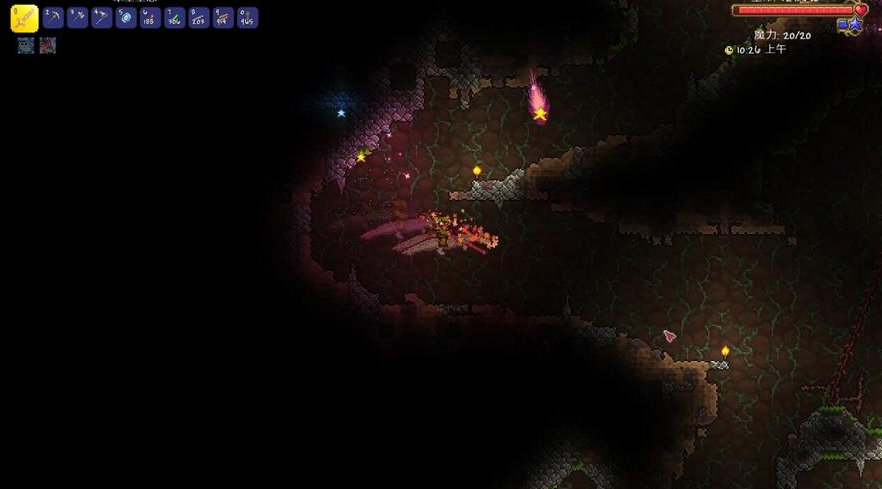Select the hotbar stack showing 203
Screen dimensions: 882x489
198,18
